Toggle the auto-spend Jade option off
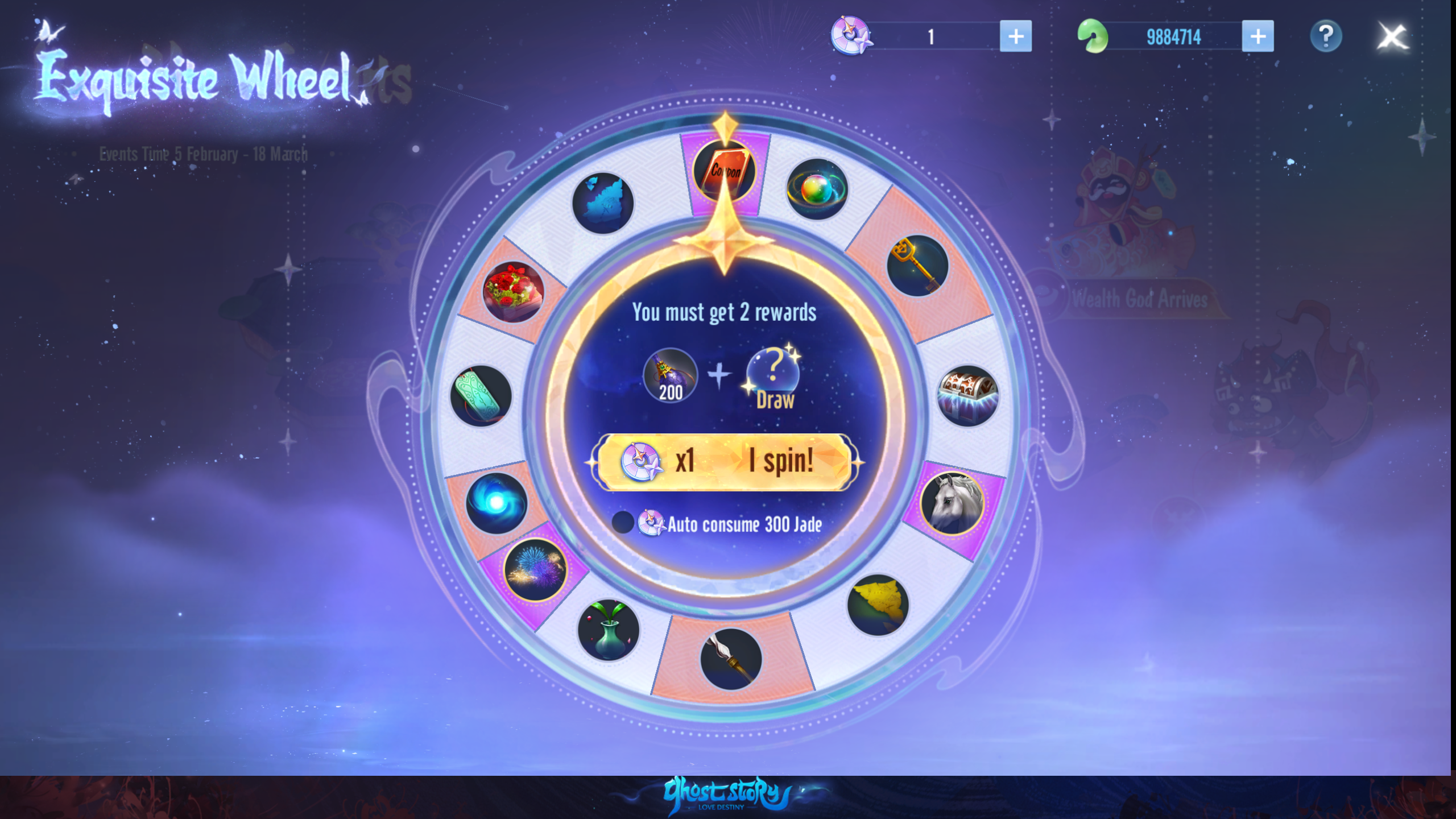1456x819 pixels. tap(624, 524)
